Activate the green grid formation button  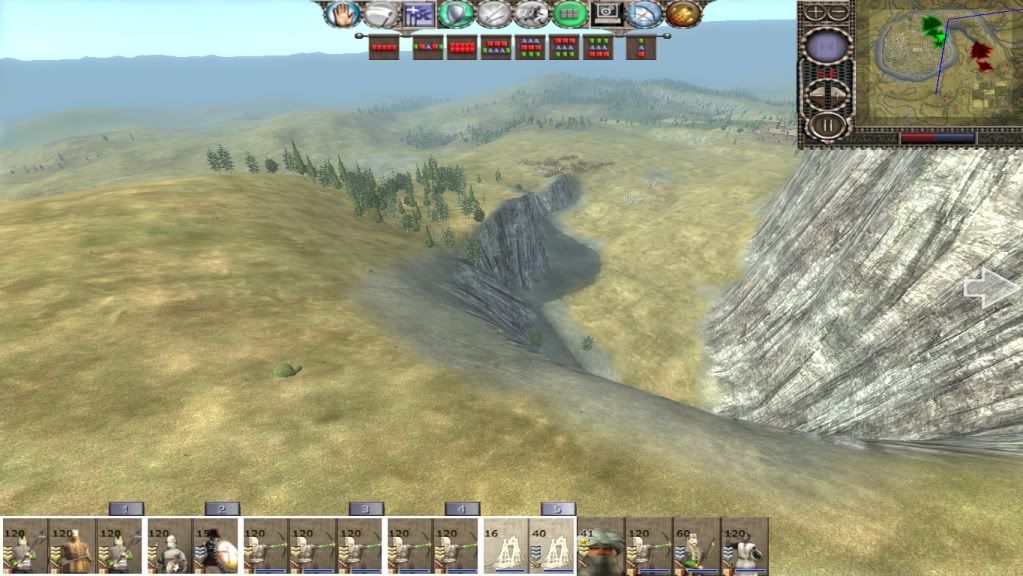tap(570, 14)
